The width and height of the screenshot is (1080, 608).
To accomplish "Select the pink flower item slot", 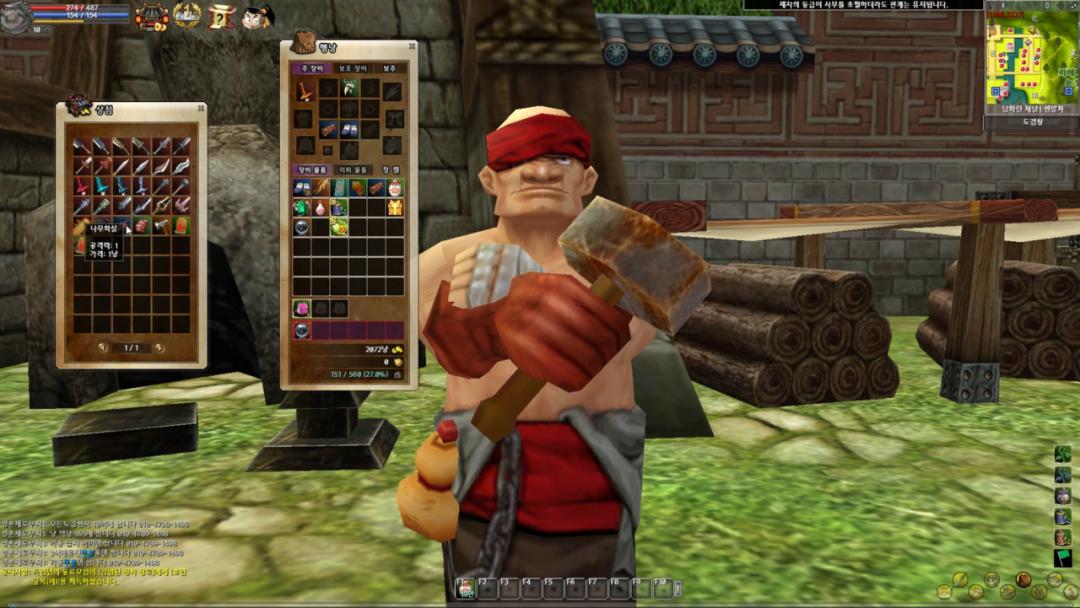I will click(301, 308).
